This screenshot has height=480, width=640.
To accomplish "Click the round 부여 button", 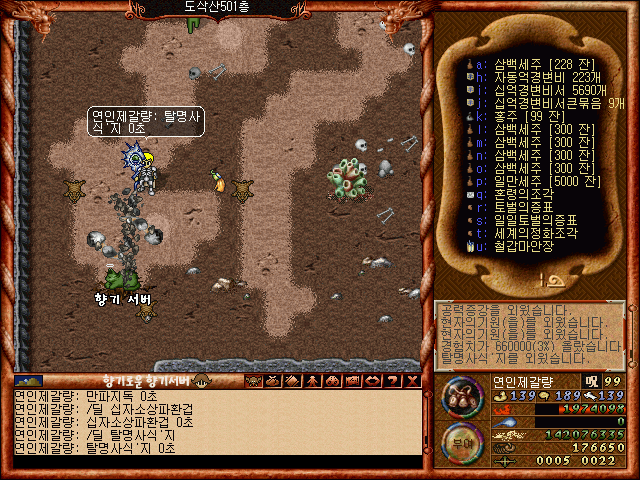I will pyautogui.click(x=462, y=441).
